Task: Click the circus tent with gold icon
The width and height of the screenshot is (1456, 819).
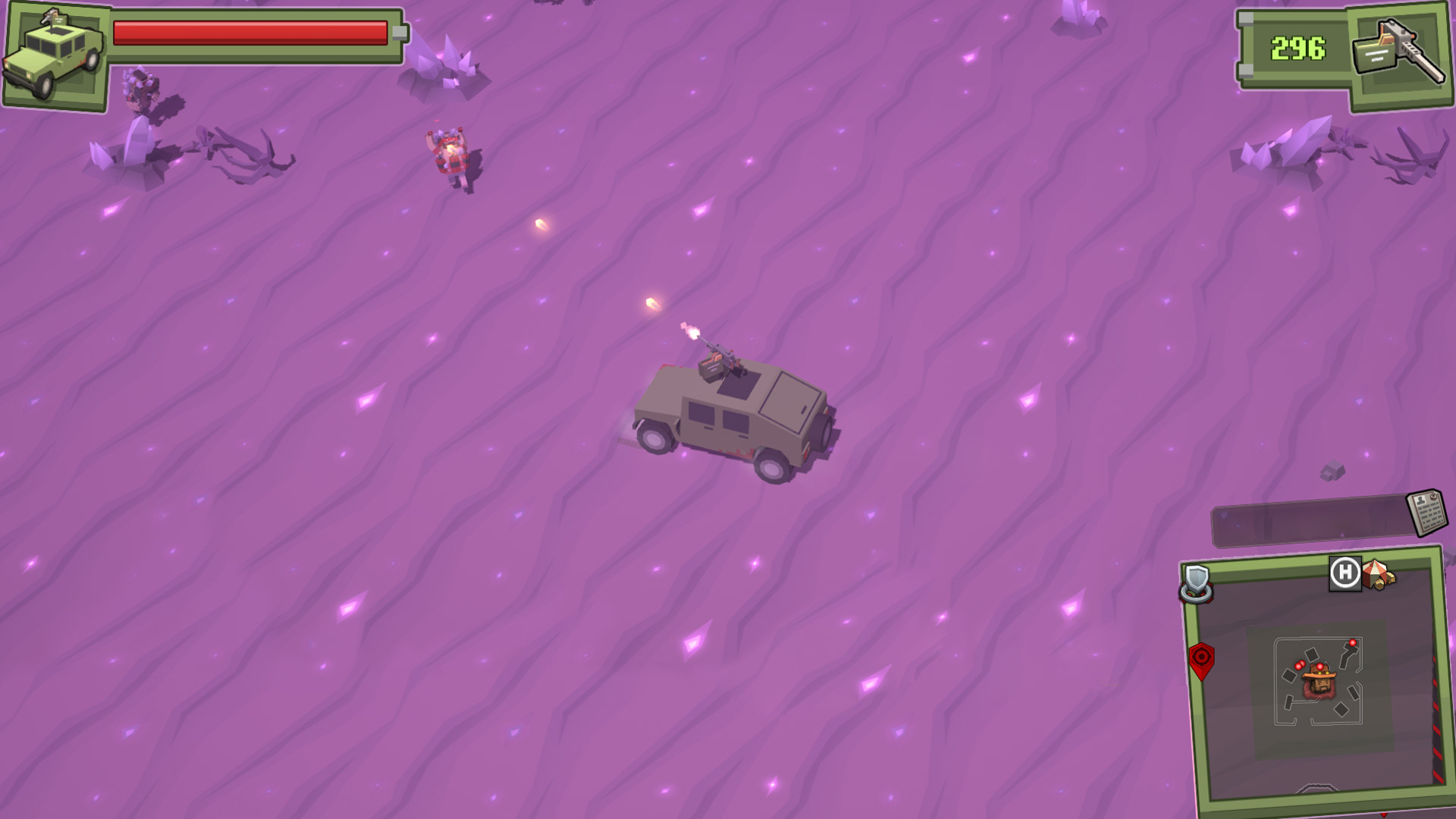Action: coord(1376,574)
